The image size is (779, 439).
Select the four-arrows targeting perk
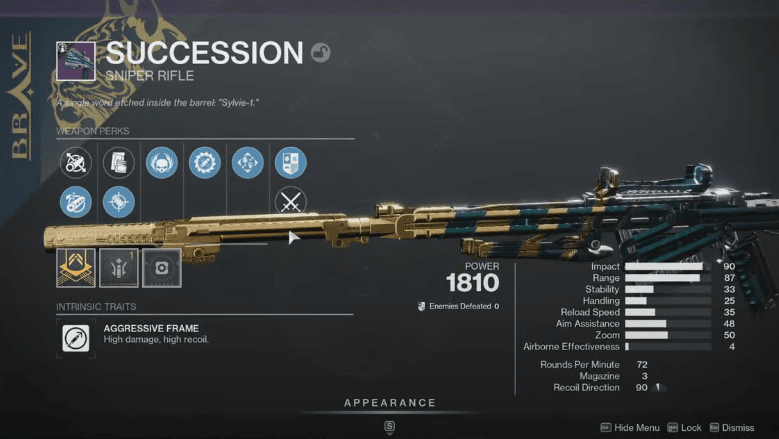(247, 162)
